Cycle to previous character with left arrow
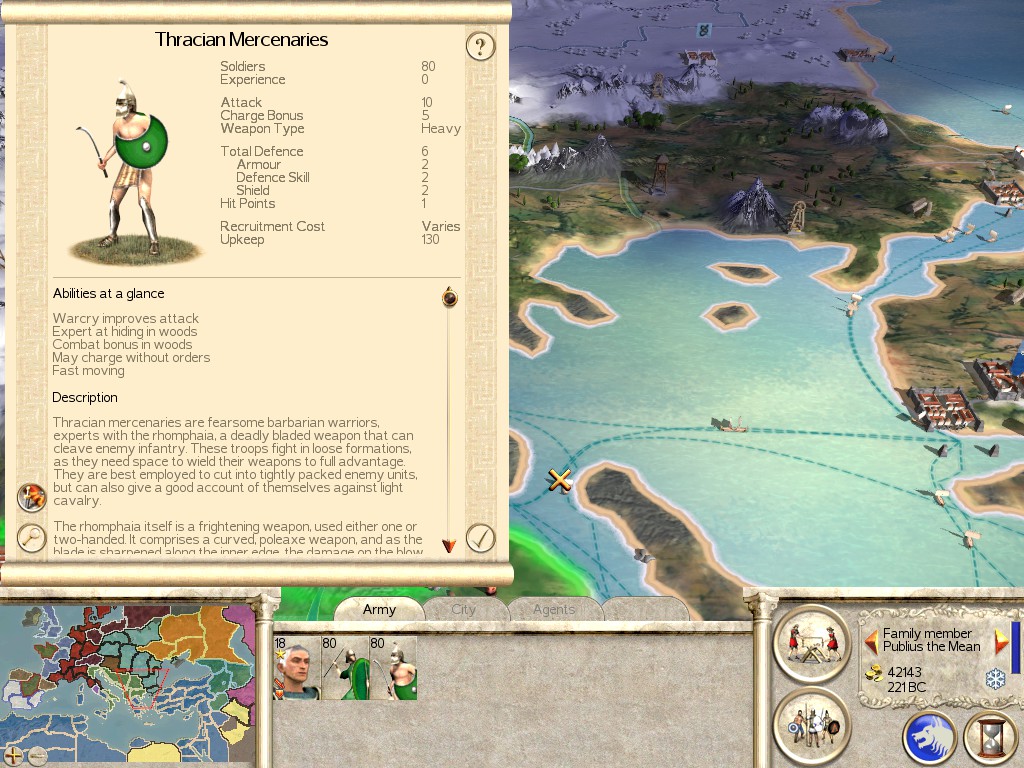Image resolution: width=1024 pixels, height=768 pixels. [x=871, y=640]
